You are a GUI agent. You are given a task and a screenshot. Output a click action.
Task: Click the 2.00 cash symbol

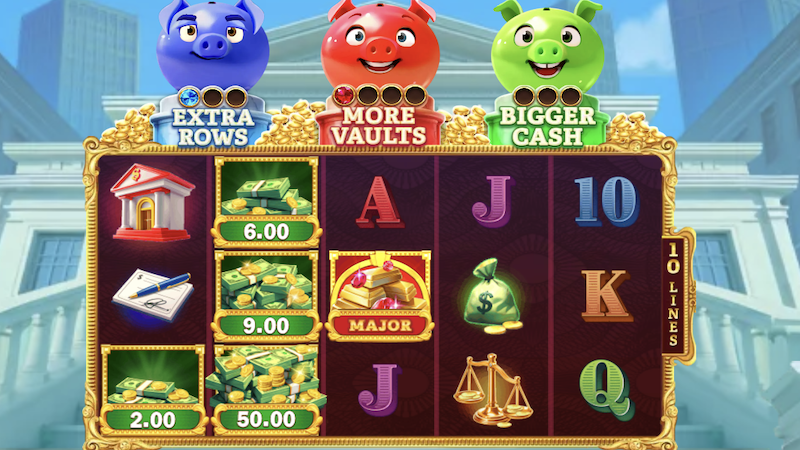pos(153,390)
